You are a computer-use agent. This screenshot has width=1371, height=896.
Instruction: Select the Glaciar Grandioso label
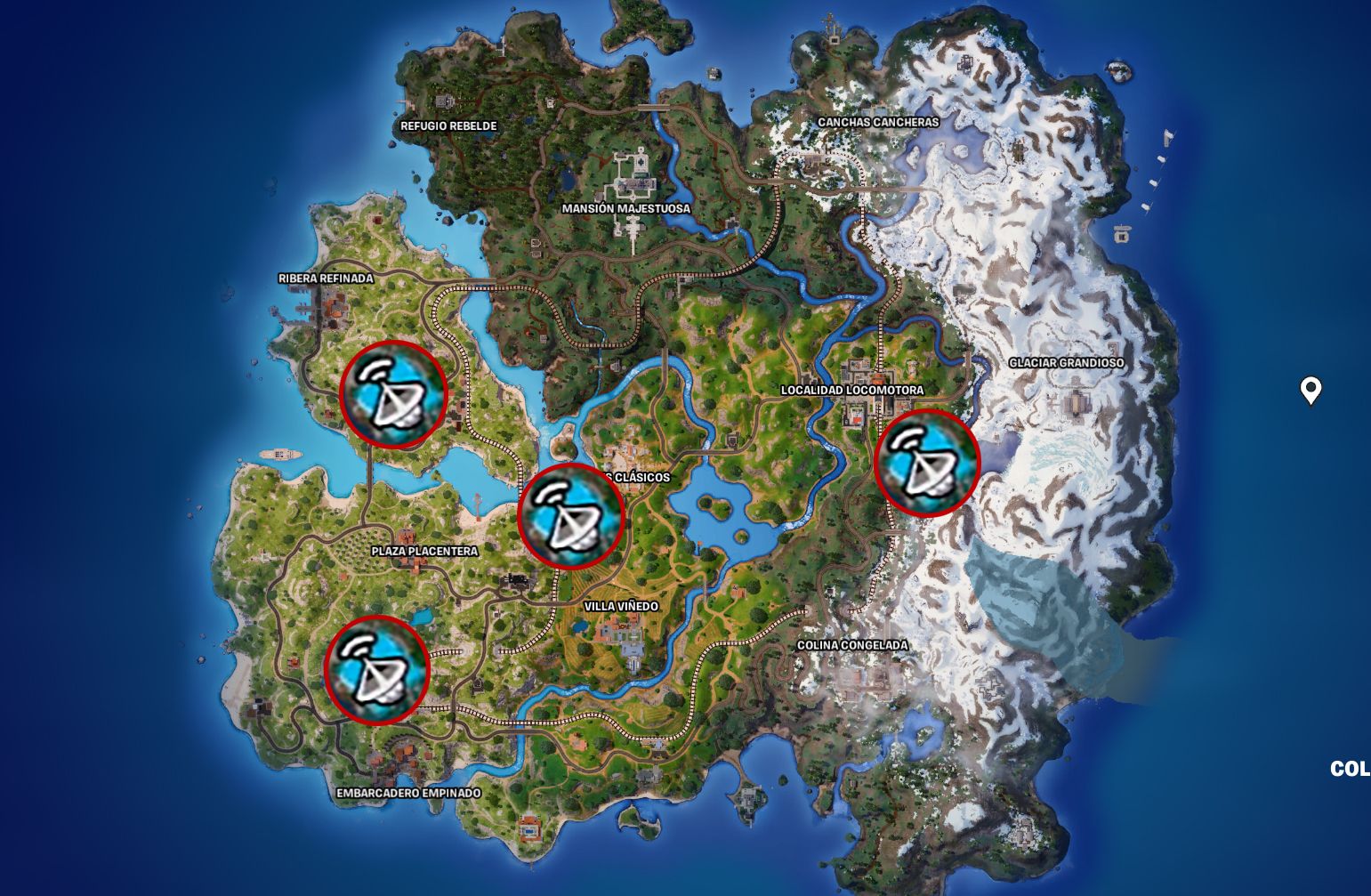[1067, 363]
